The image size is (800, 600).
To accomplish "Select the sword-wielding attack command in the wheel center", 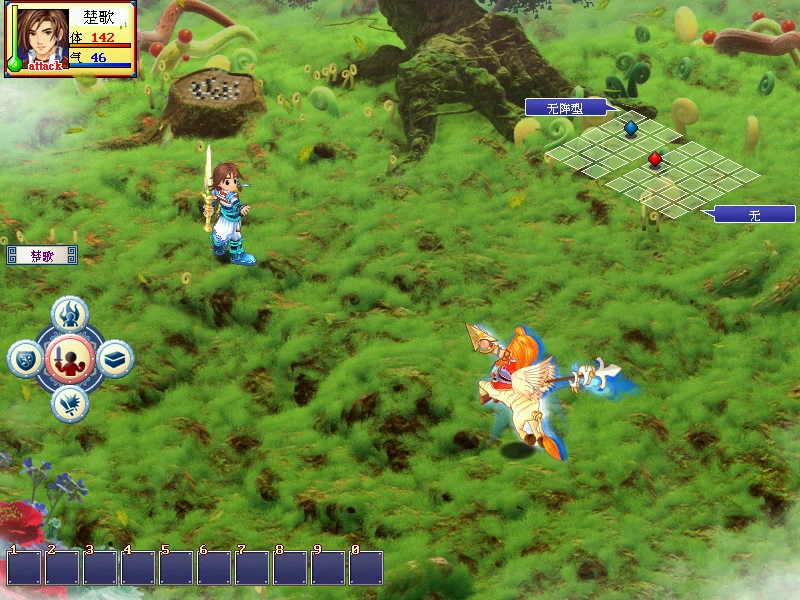I will (69, 358).
